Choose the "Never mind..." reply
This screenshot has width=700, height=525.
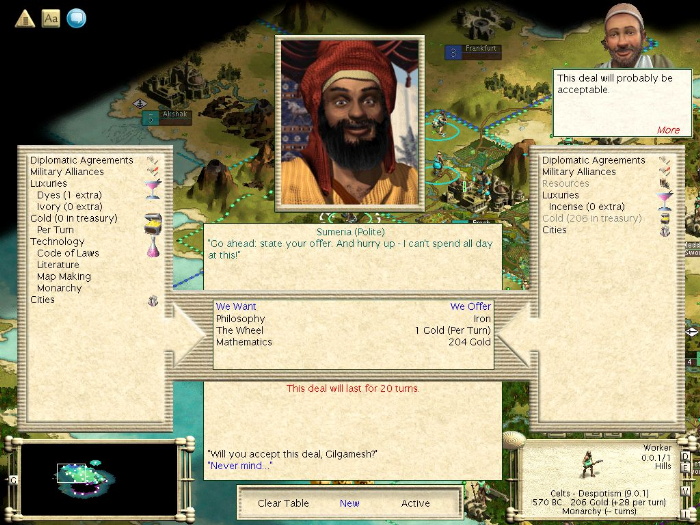(x=239, y=466)
